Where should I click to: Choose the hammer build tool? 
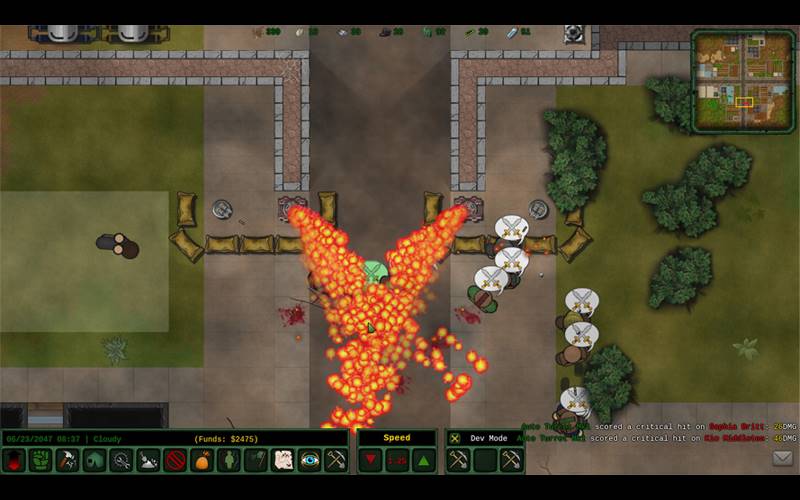pos(67,461)
